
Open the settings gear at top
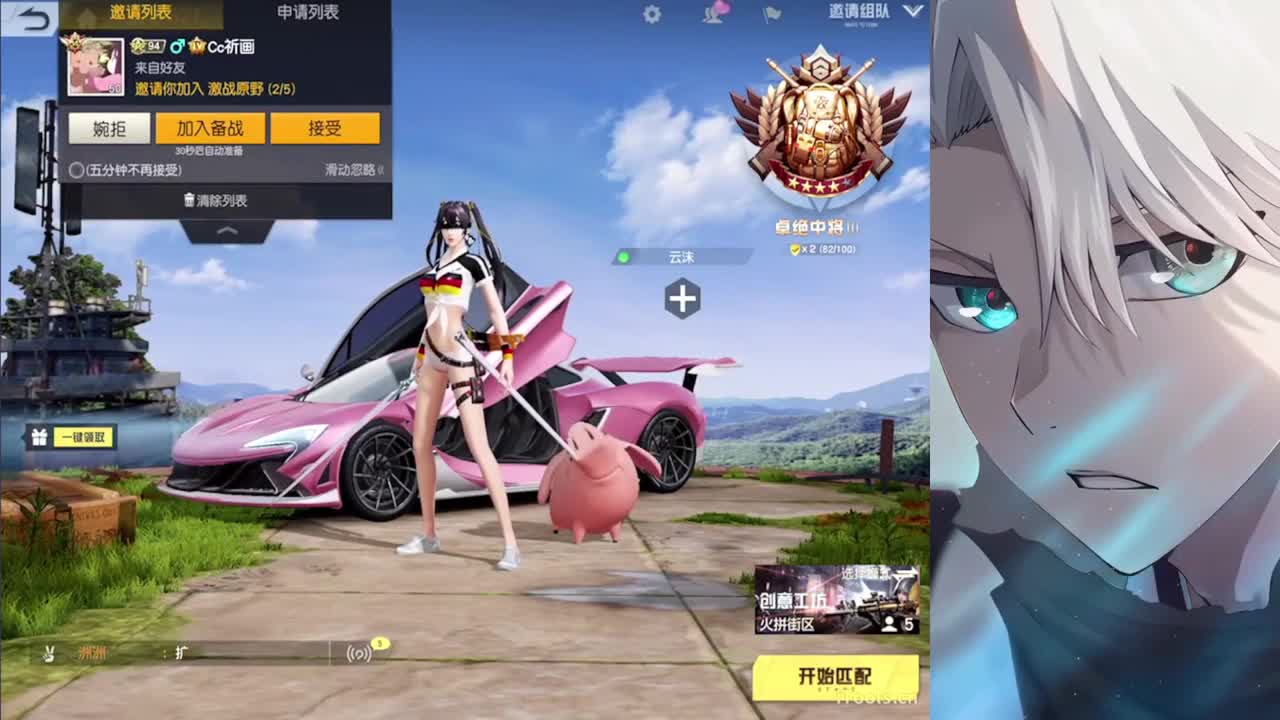point(651,14)
